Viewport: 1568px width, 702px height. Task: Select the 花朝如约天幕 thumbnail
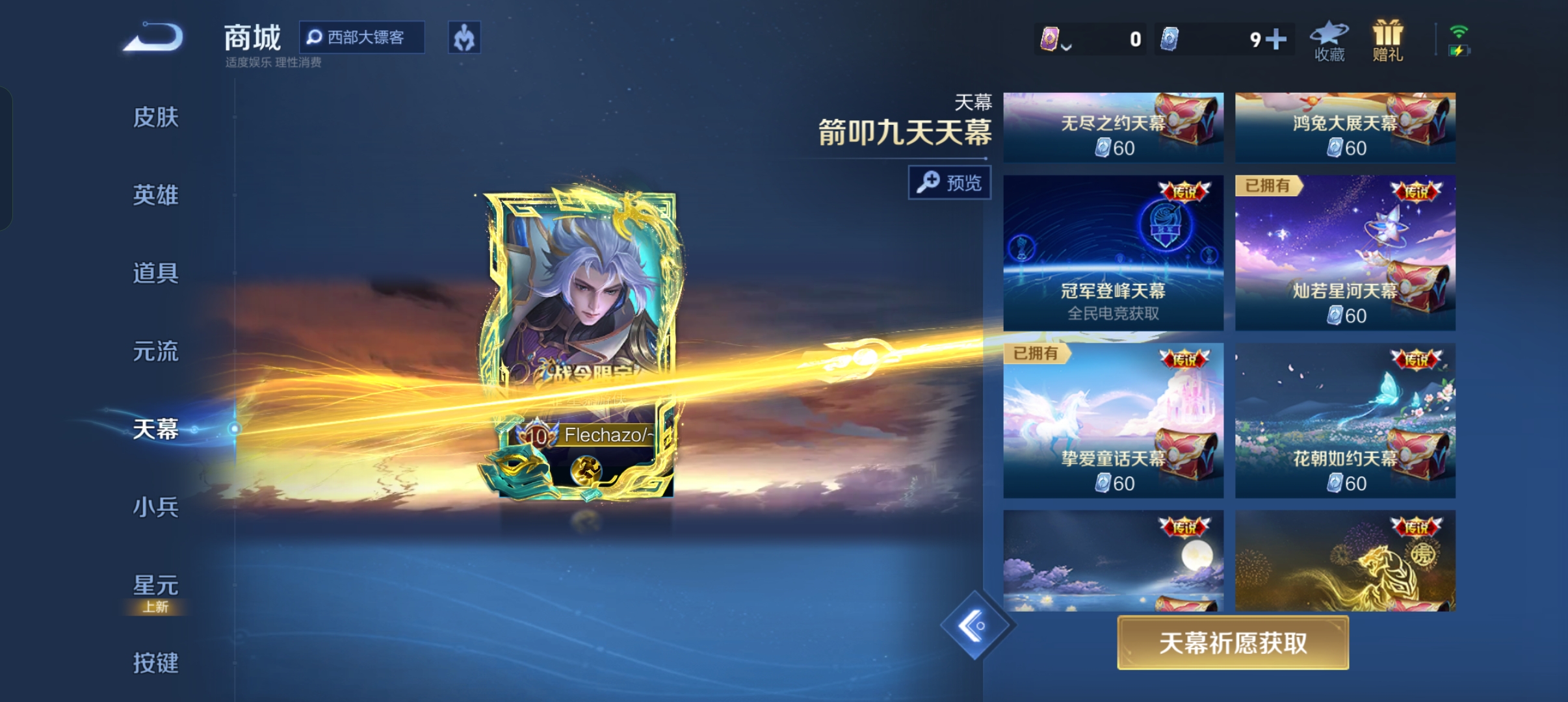(1345, 421)
